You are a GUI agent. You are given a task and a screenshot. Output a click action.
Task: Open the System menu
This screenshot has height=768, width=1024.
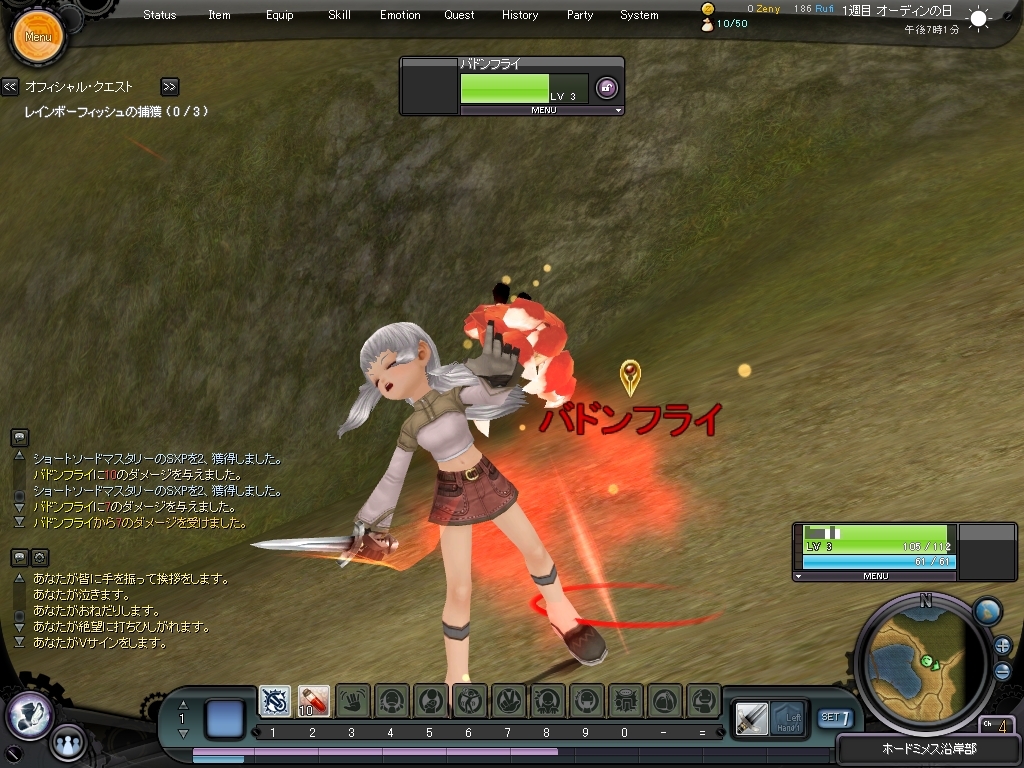pyautogui.click(x=639, y=15)
